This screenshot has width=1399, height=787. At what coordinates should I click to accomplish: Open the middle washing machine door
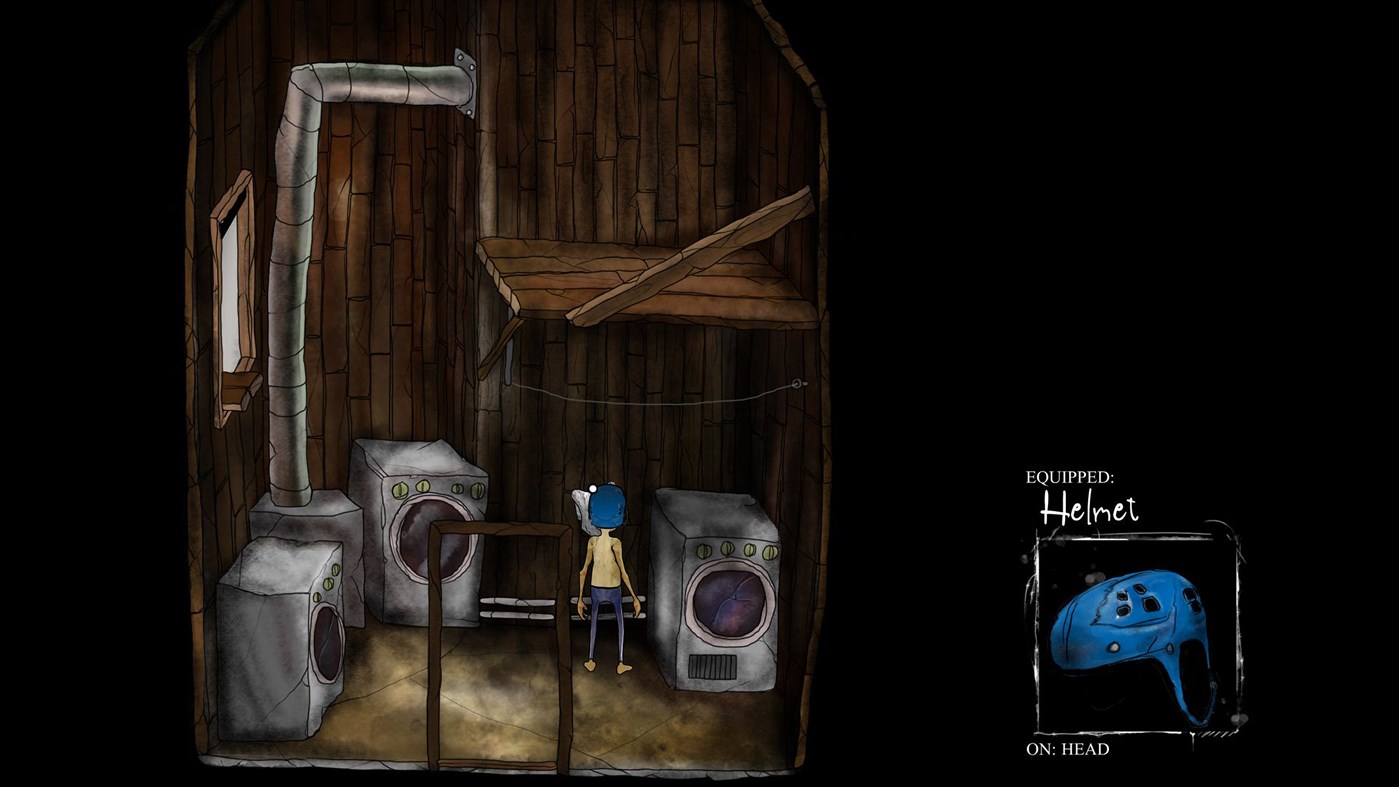pyautogui.click(x=425, y=535)
